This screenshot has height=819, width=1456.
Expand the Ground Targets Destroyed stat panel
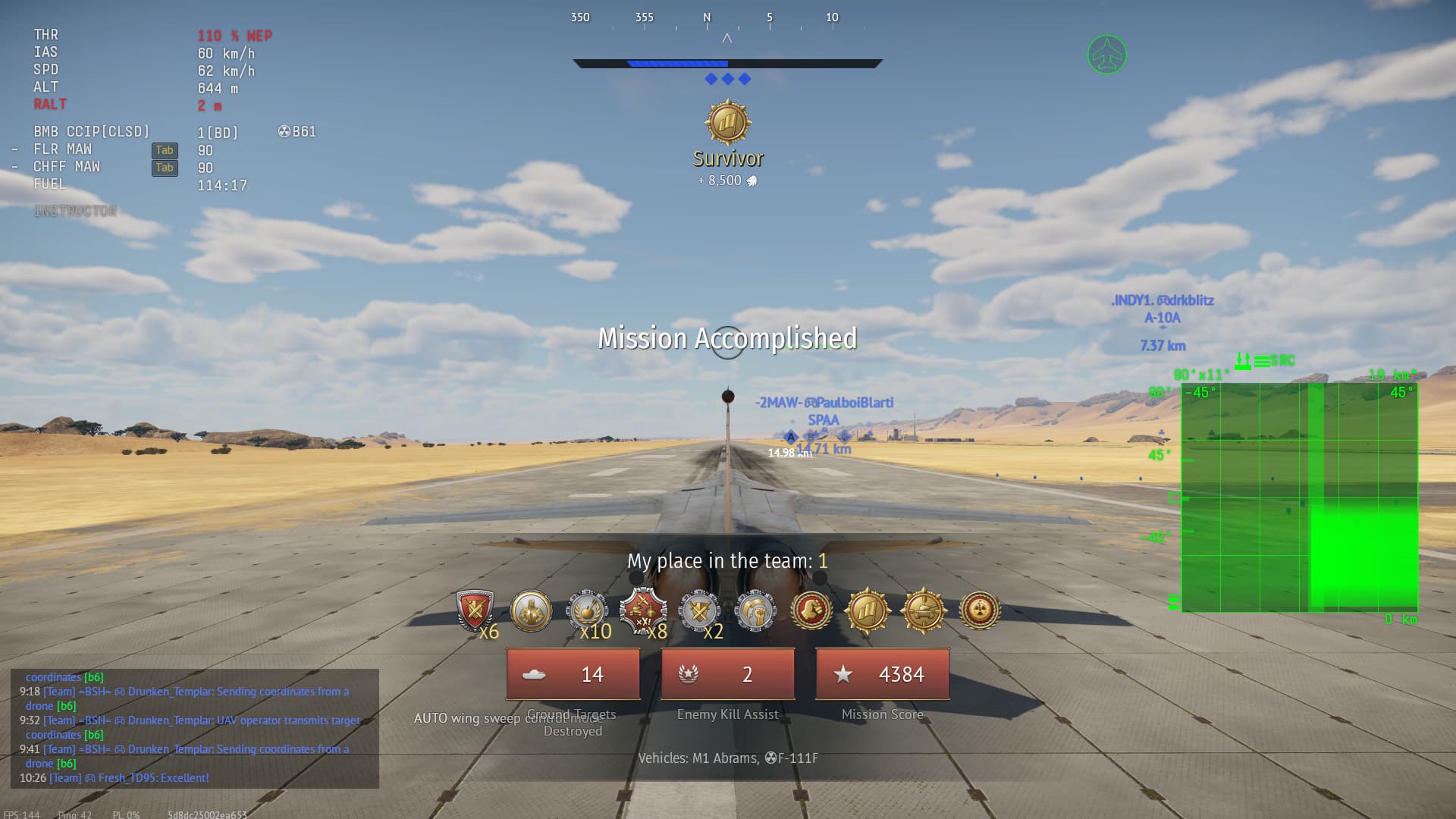[573, 673]
